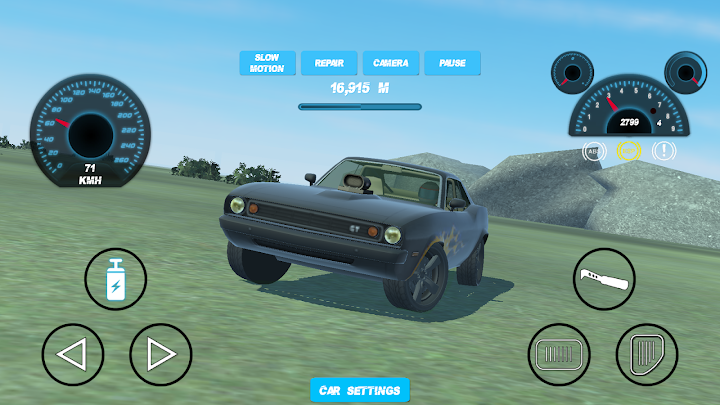
Task: Activate the Slow Motion button
Action: (267, 63)
